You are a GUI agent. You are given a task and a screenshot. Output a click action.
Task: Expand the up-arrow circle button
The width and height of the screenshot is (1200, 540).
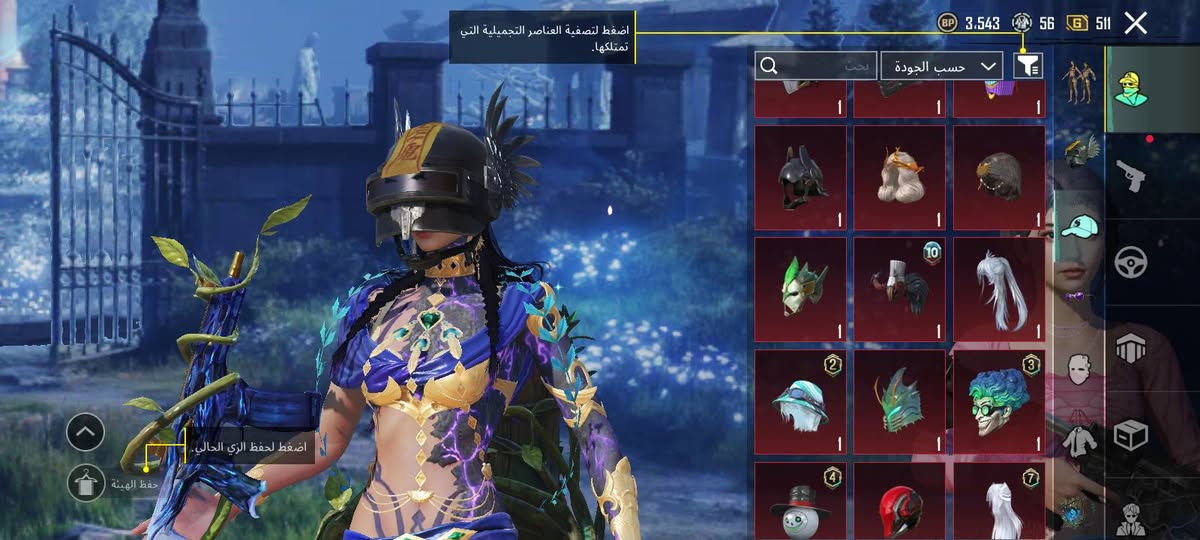coord(86,433)
